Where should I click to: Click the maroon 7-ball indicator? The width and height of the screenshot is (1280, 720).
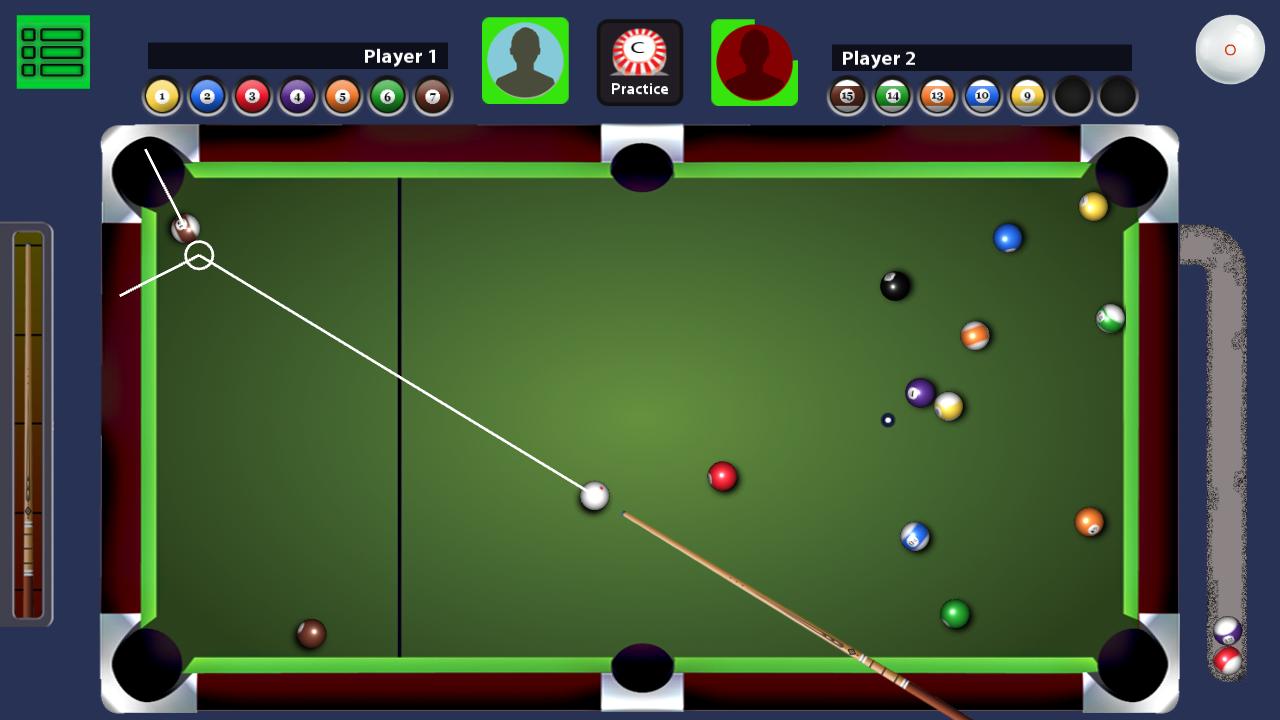pyautogui.click(x=433, y=95)
